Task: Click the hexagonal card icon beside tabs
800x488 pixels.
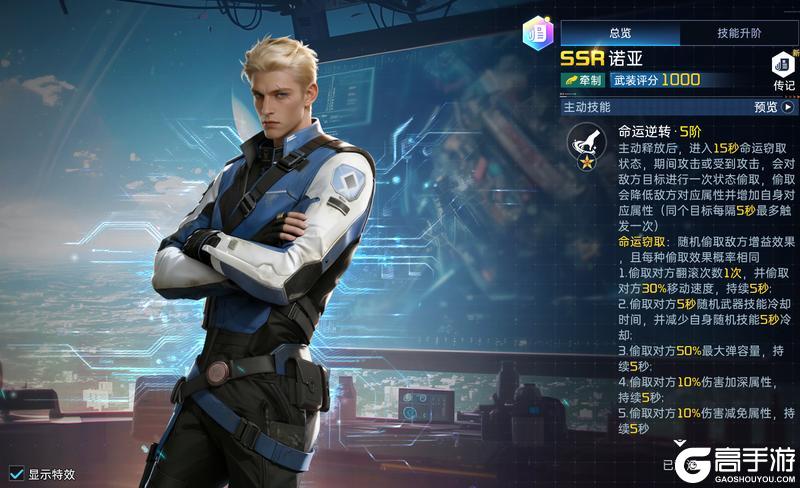Action: 537,33
